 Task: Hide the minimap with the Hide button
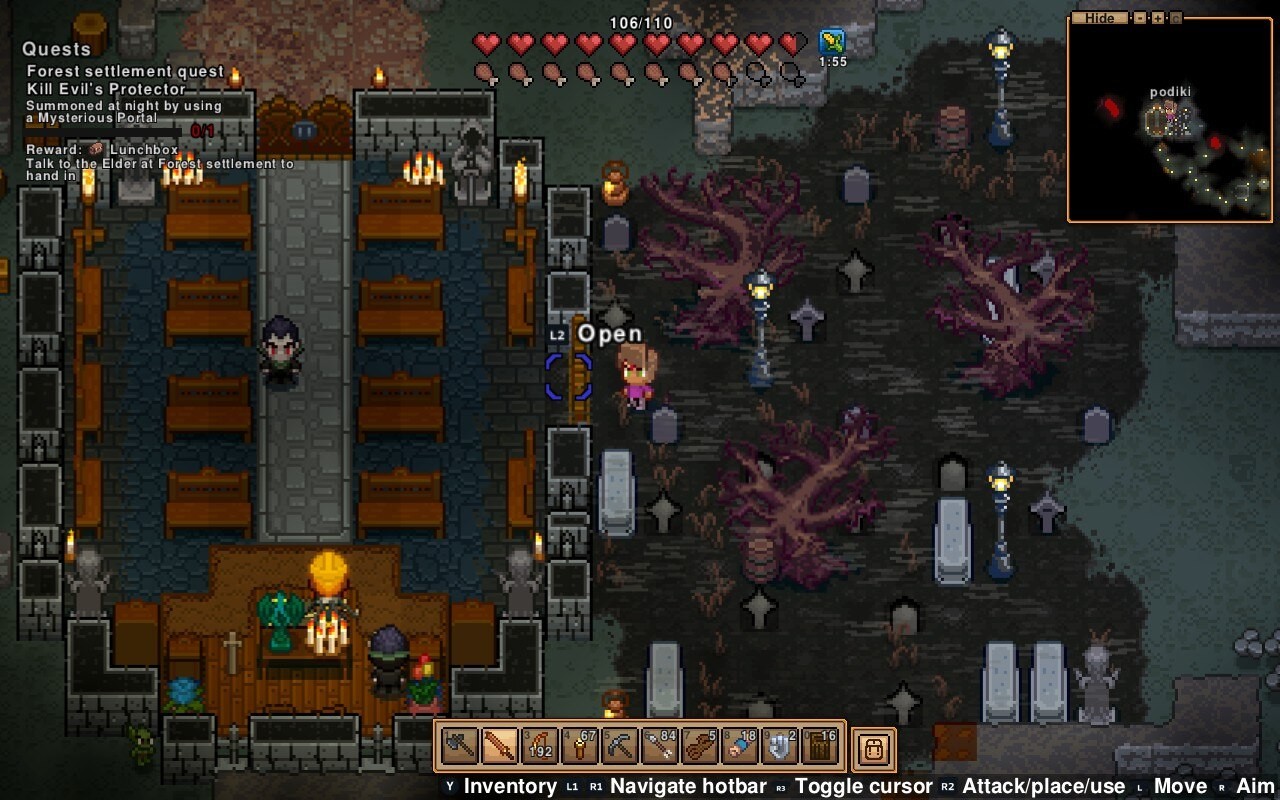[x=1099, y=18]
